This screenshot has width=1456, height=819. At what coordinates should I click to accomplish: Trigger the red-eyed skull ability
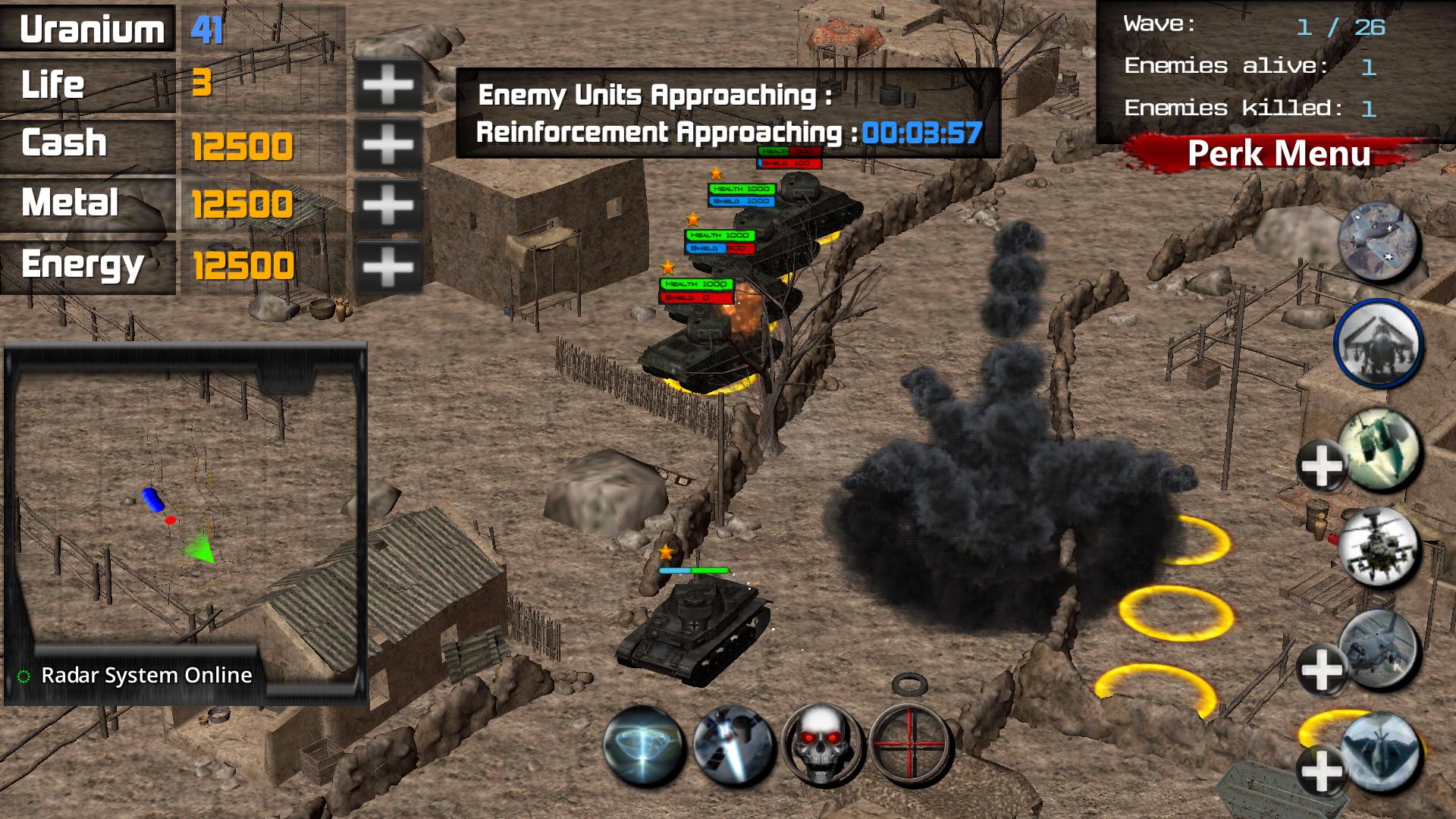(822, 745)
